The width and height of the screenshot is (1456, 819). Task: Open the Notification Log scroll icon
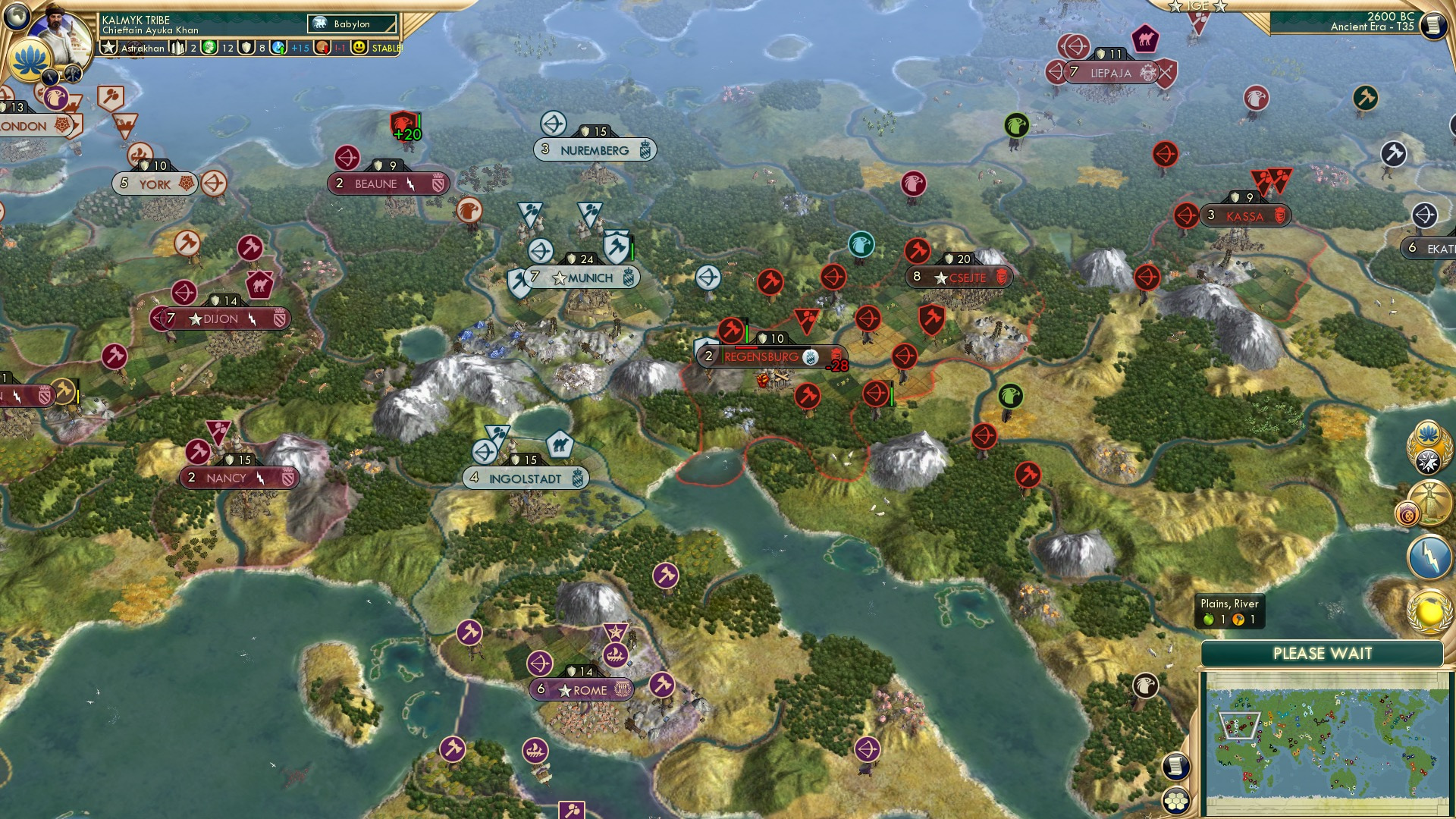pyautogui.click(x=1175, y=766)
